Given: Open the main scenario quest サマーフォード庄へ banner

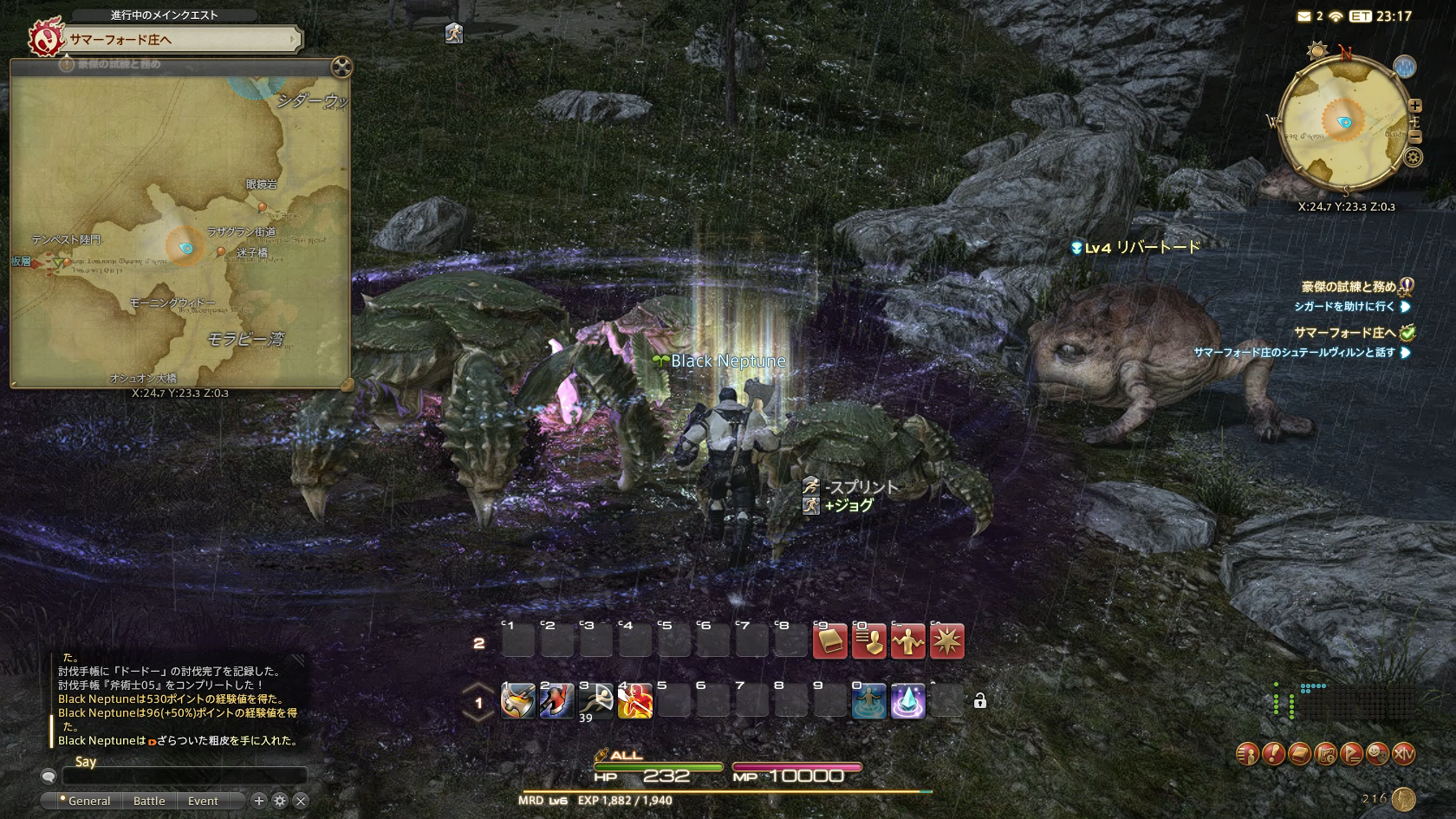Looking at the screenshot, I should pyautogui.click(x=180, y=40).
